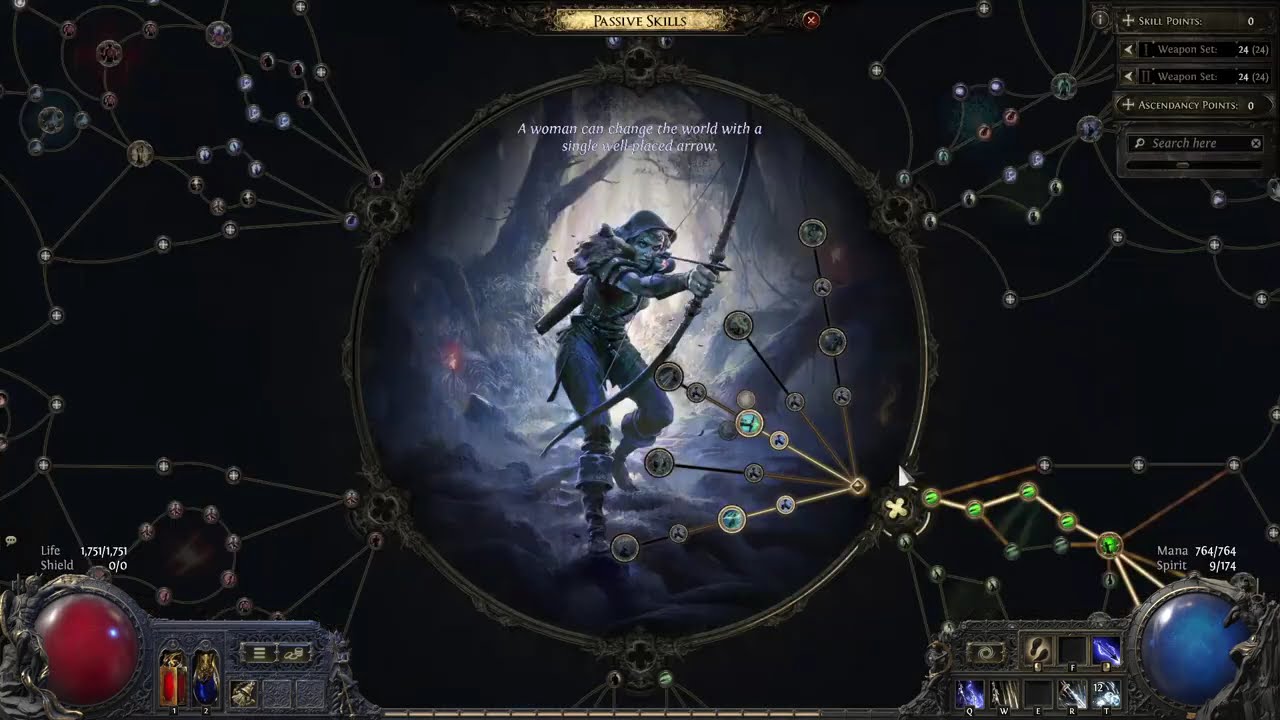Click the W-bound arrow volley skill icon
Image resolution: width=1280 pixels, height=720 pixels.
pyautogui.click(x=1004, y=693)
